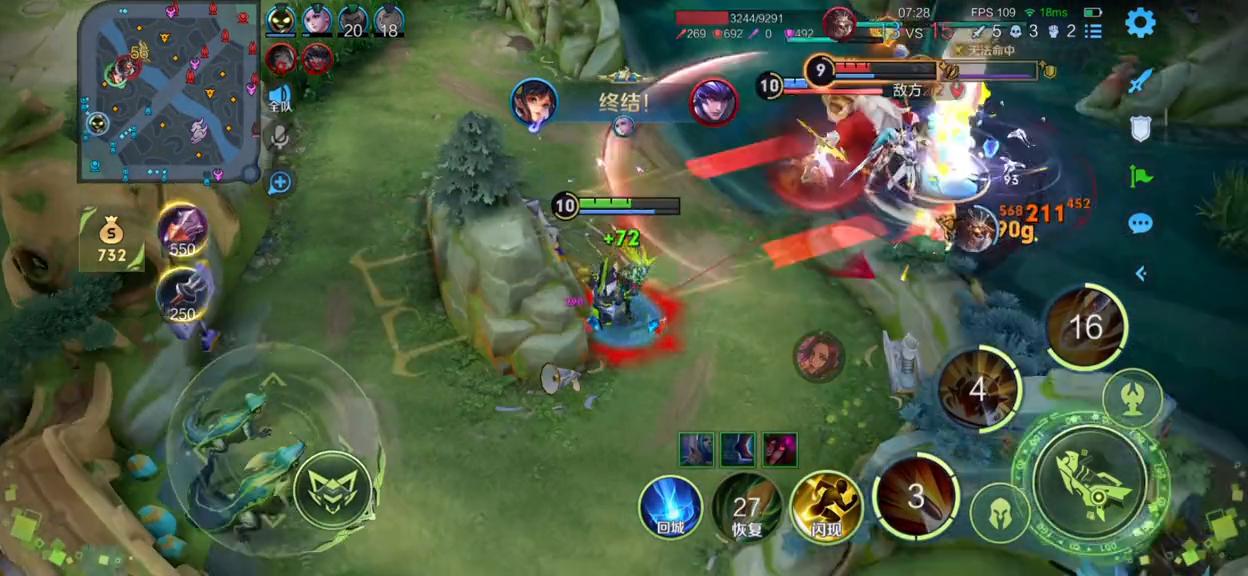The height and width of the screenshot is (576, 1248).
Task: Tap the 回城 recall button
Action: click(x=670, y=507)
